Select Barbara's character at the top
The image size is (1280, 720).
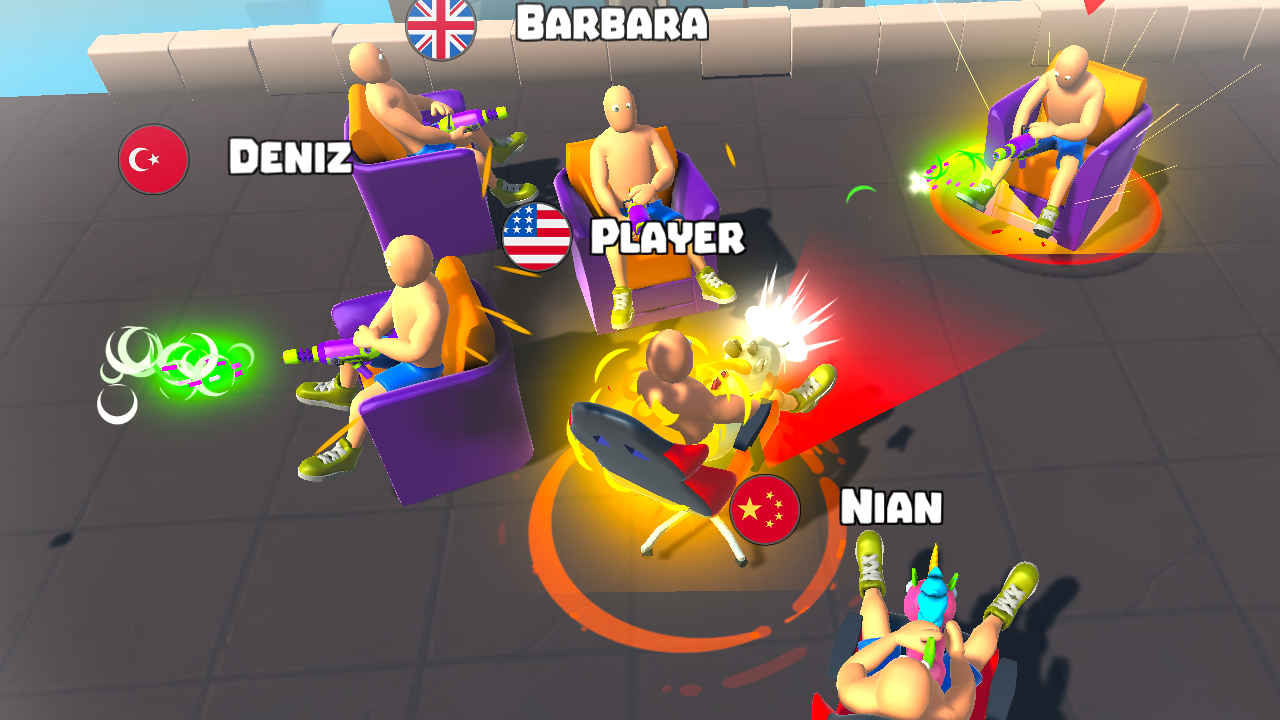(x=400, y=120)
